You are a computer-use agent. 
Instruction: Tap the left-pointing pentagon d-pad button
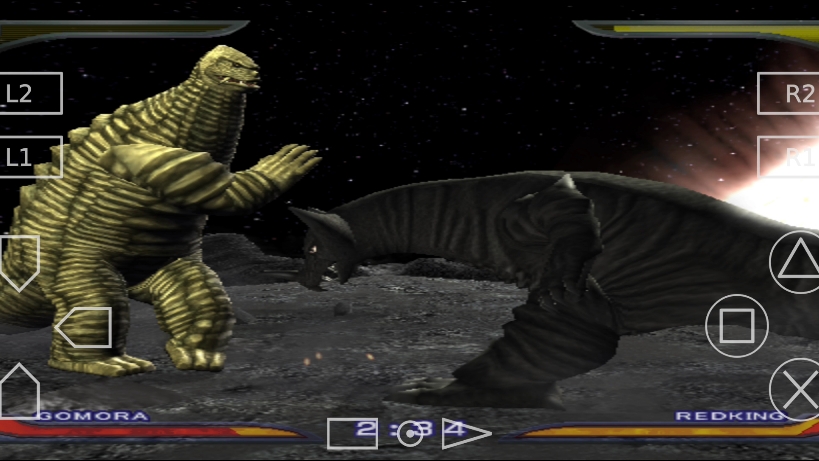pyautogui.click(x=84, y=327)
